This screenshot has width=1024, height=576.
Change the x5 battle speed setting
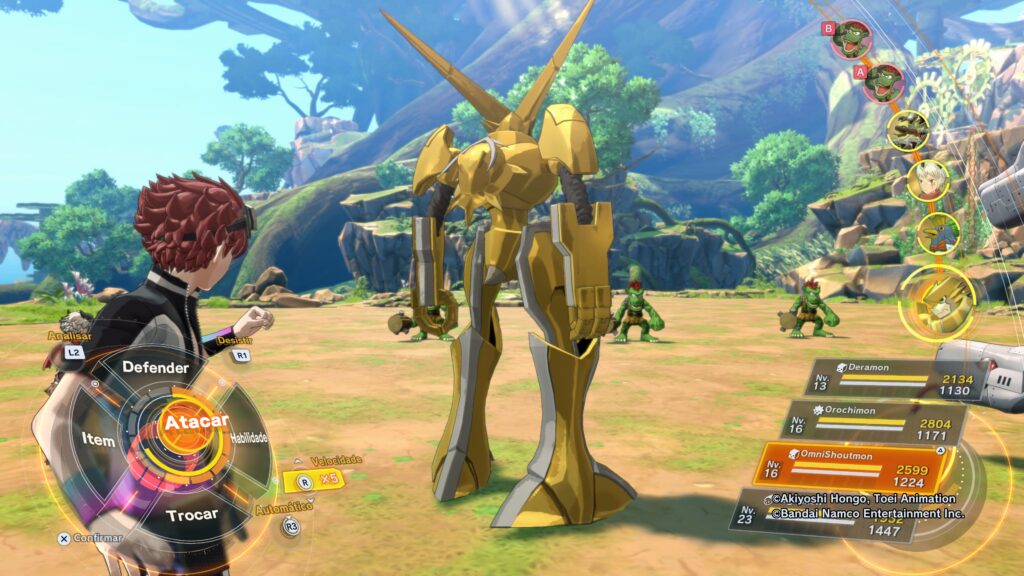pyautogui.click(x=318, y=479)
